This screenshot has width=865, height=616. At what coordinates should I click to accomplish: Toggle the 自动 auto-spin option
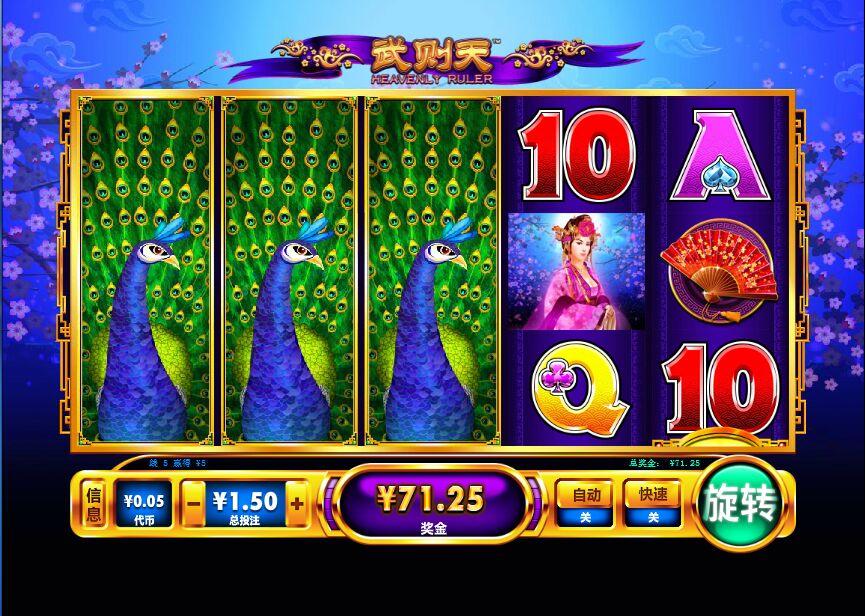point(585,504)
